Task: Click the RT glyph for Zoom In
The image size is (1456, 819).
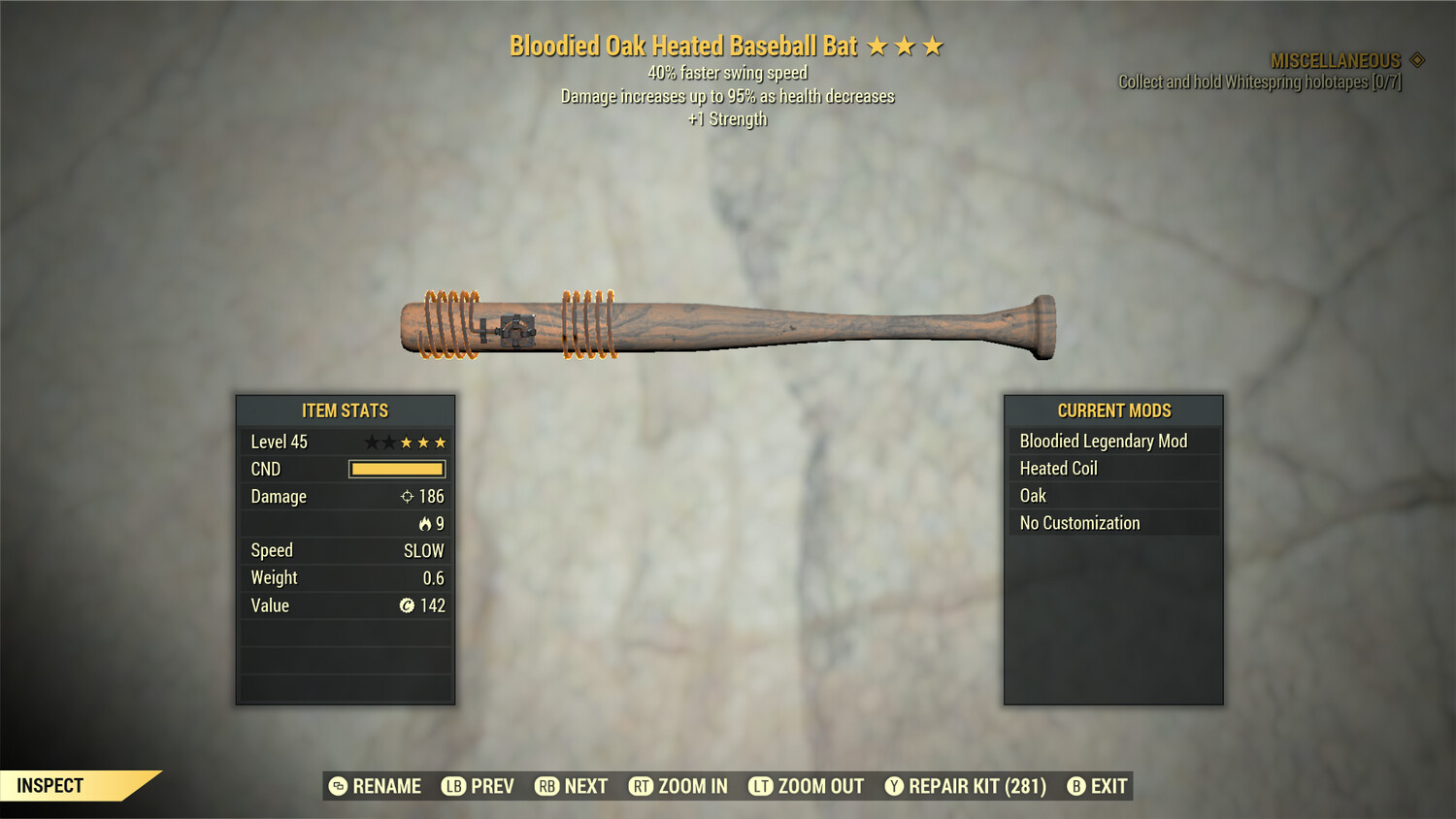Action: 642,786
